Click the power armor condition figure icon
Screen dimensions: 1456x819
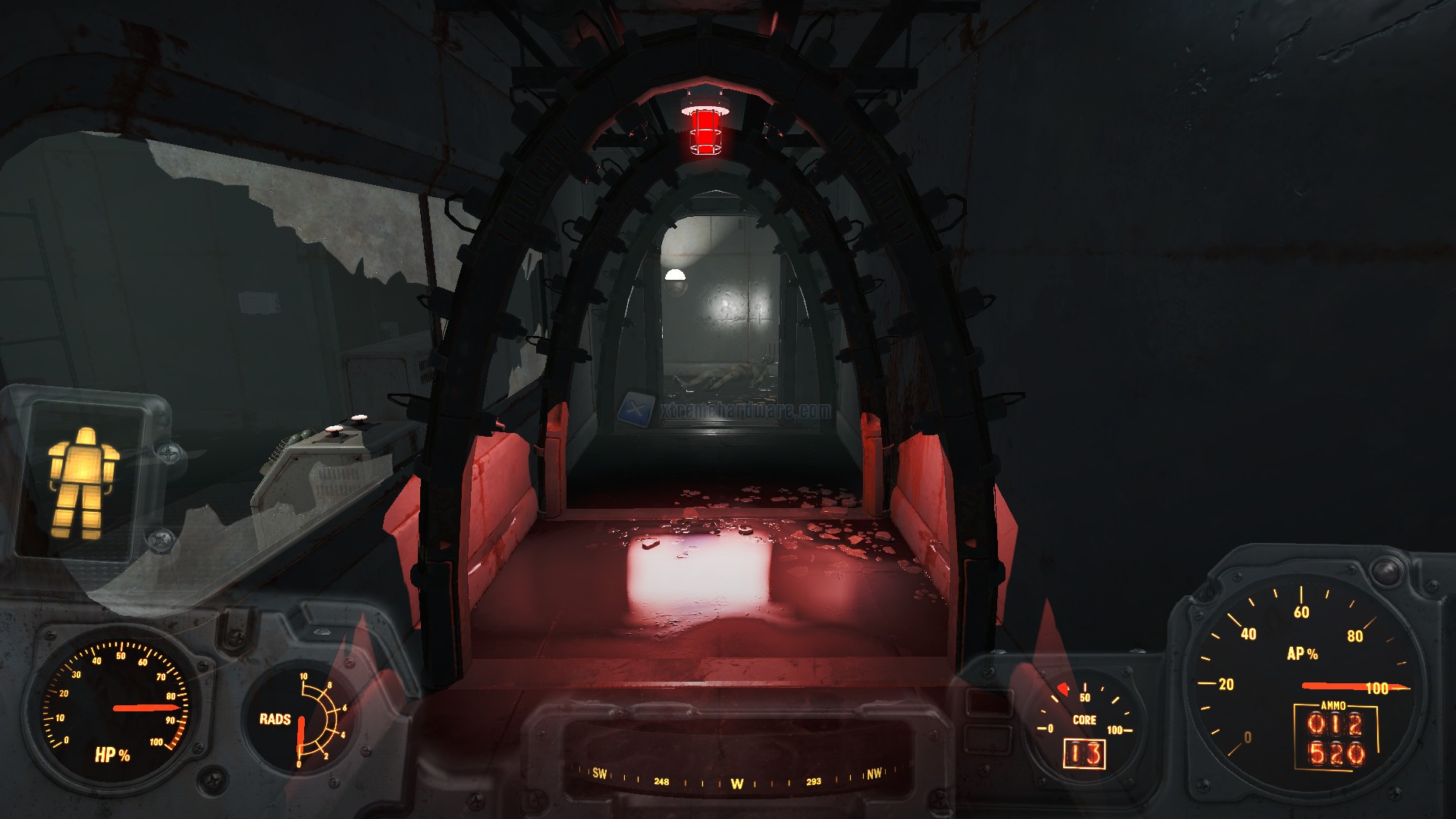pos(83,482)
